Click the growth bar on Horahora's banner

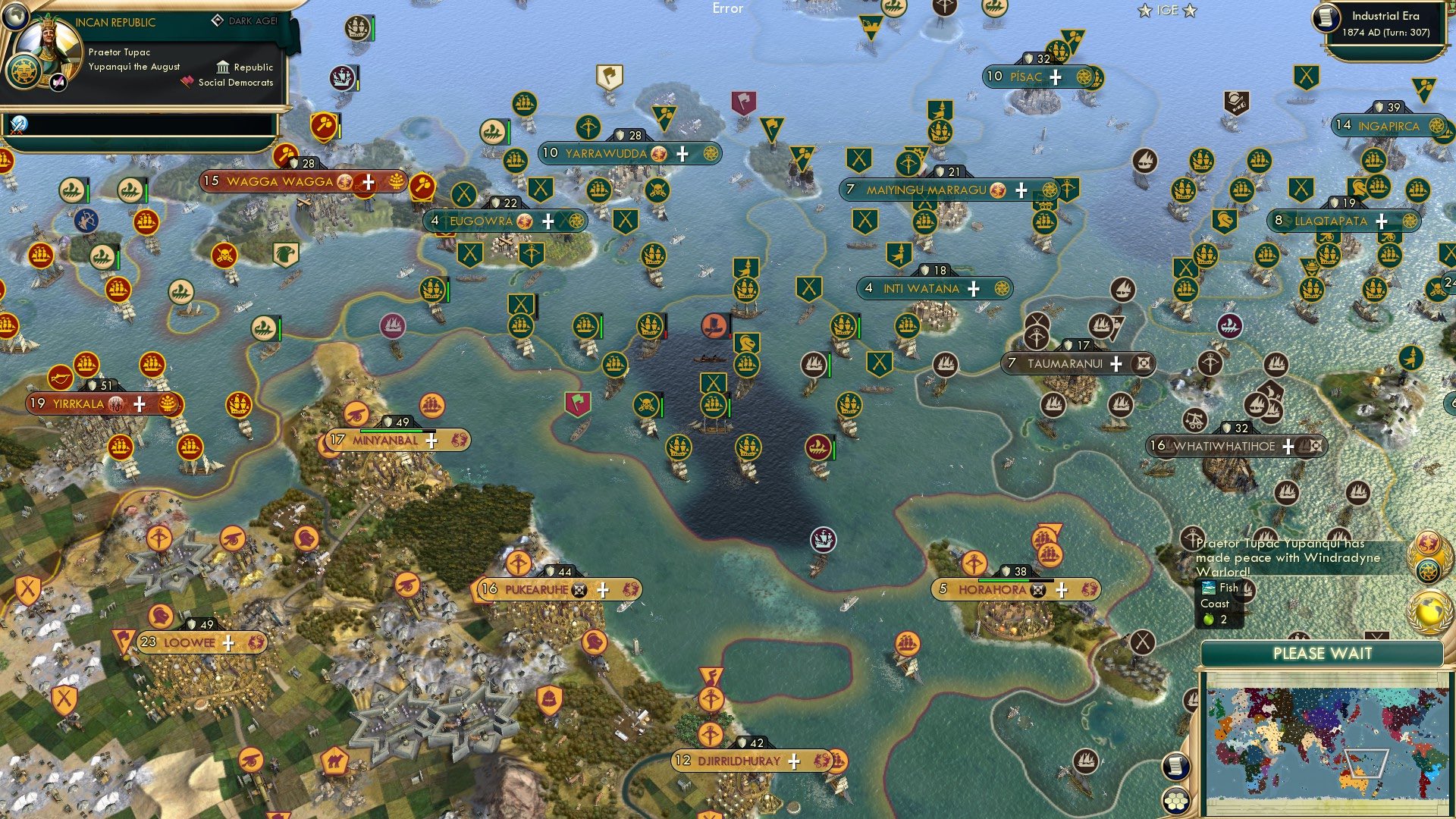point(1015,580)
